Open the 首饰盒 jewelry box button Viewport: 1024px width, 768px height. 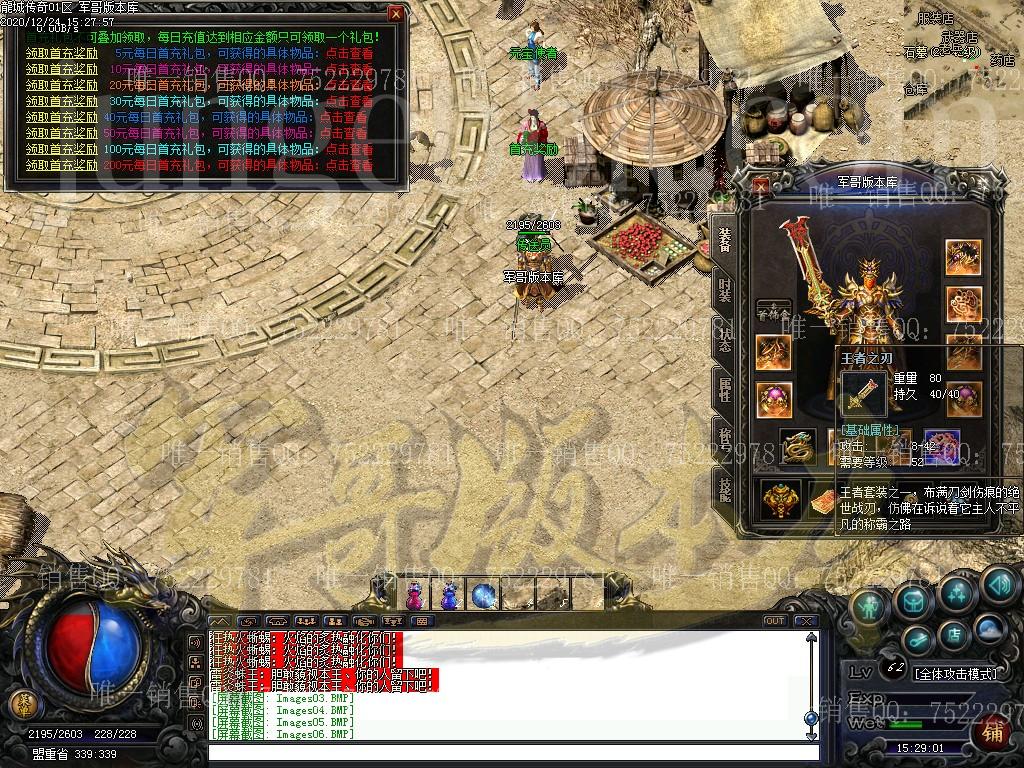tap(773, 312)
